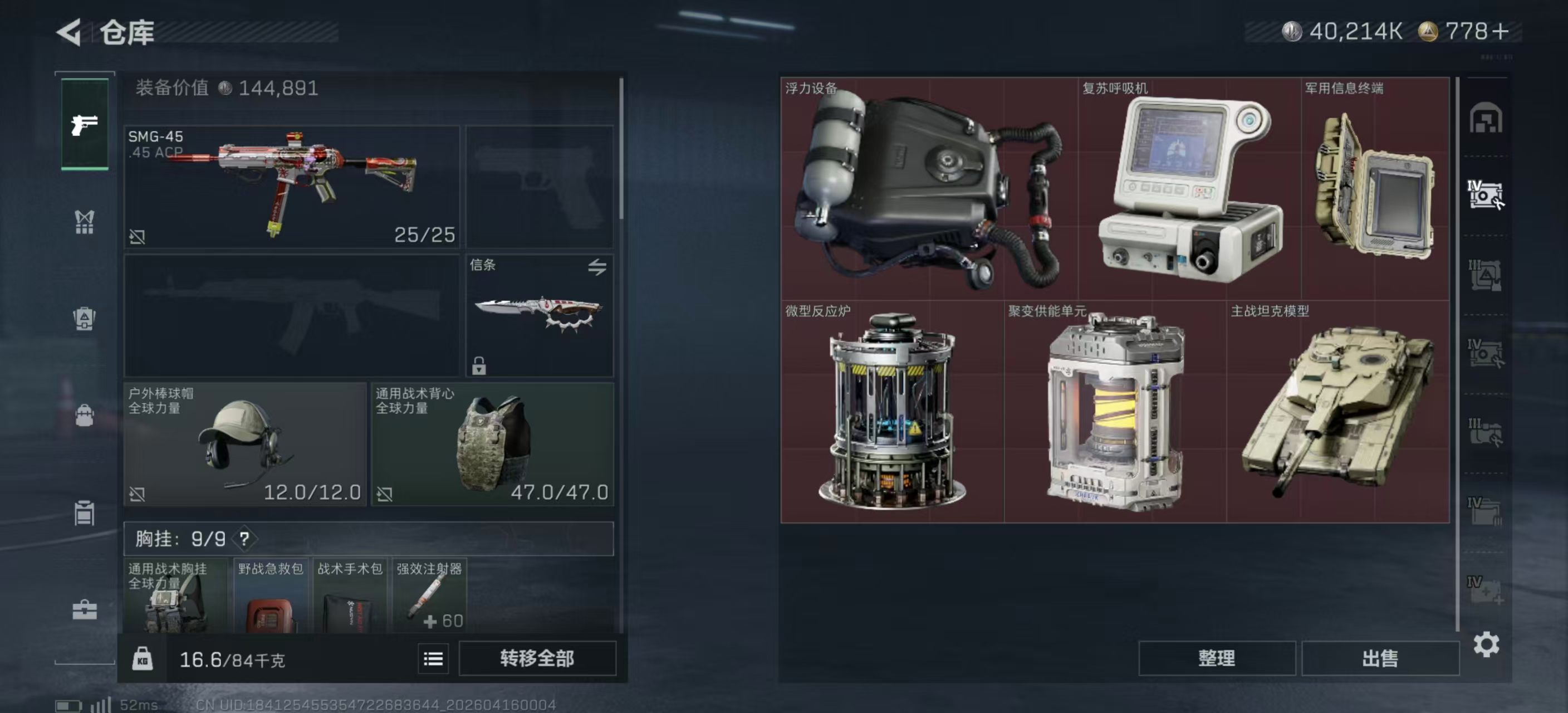The height and width of the screenshot is (713, 1568).
Task: Select the 户外棒球帽 helmet slot
Action: click(x=244, y=444)
